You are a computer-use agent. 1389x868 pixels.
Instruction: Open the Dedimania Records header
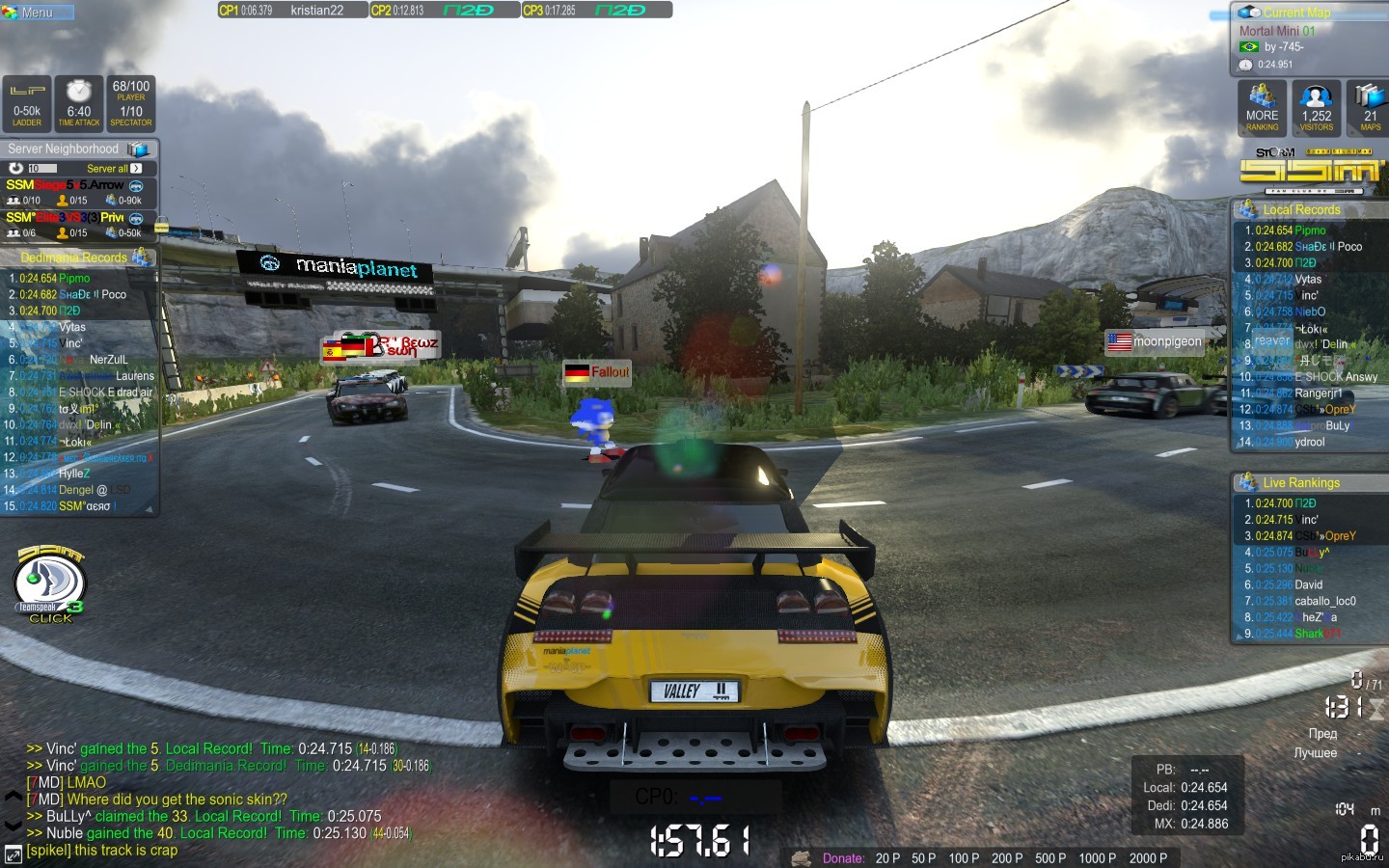click(74, 258)
